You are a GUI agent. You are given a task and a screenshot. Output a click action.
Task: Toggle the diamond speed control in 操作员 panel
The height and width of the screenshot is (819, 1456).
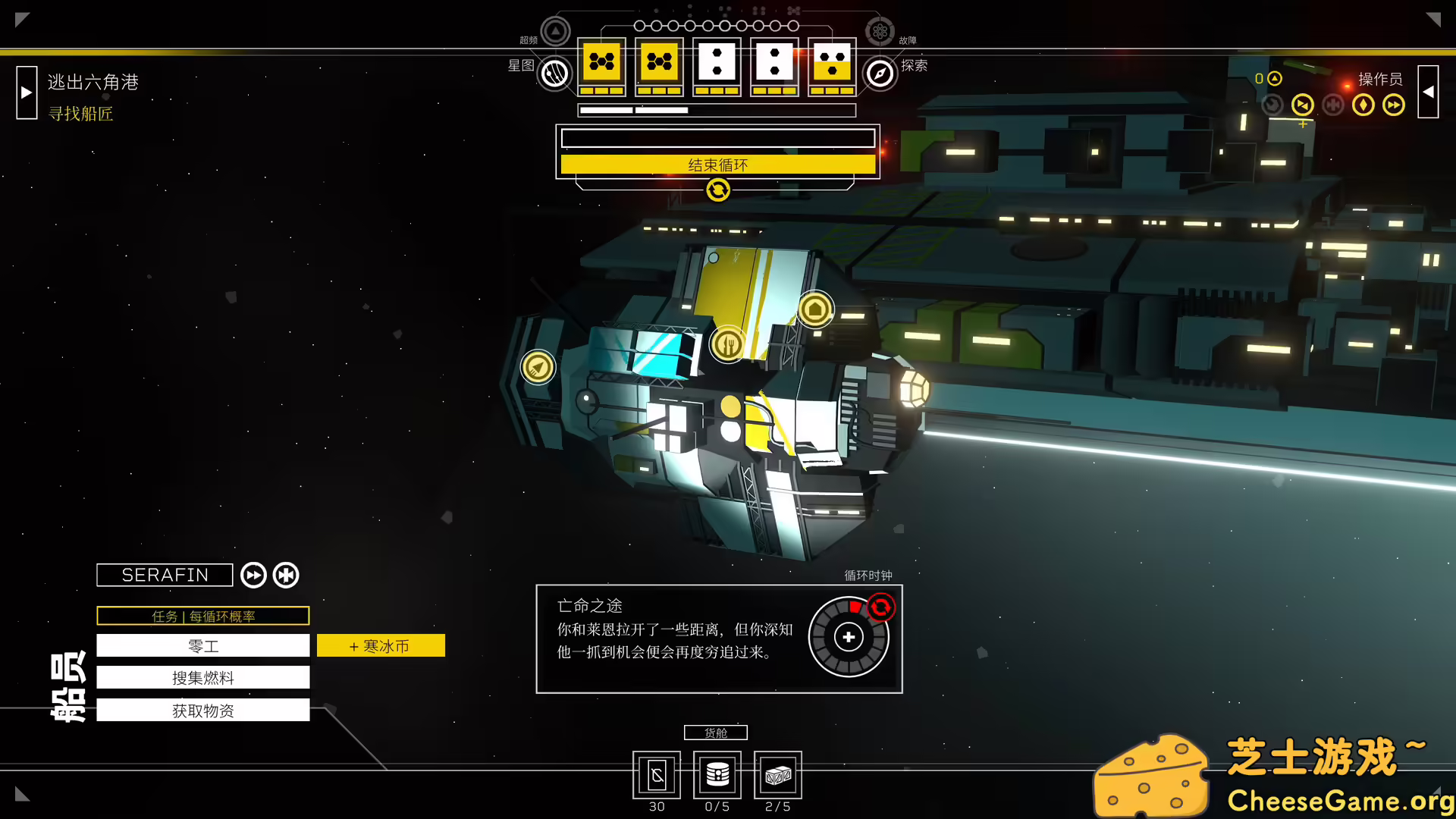pyautogui.click(x=1363, y=105)
